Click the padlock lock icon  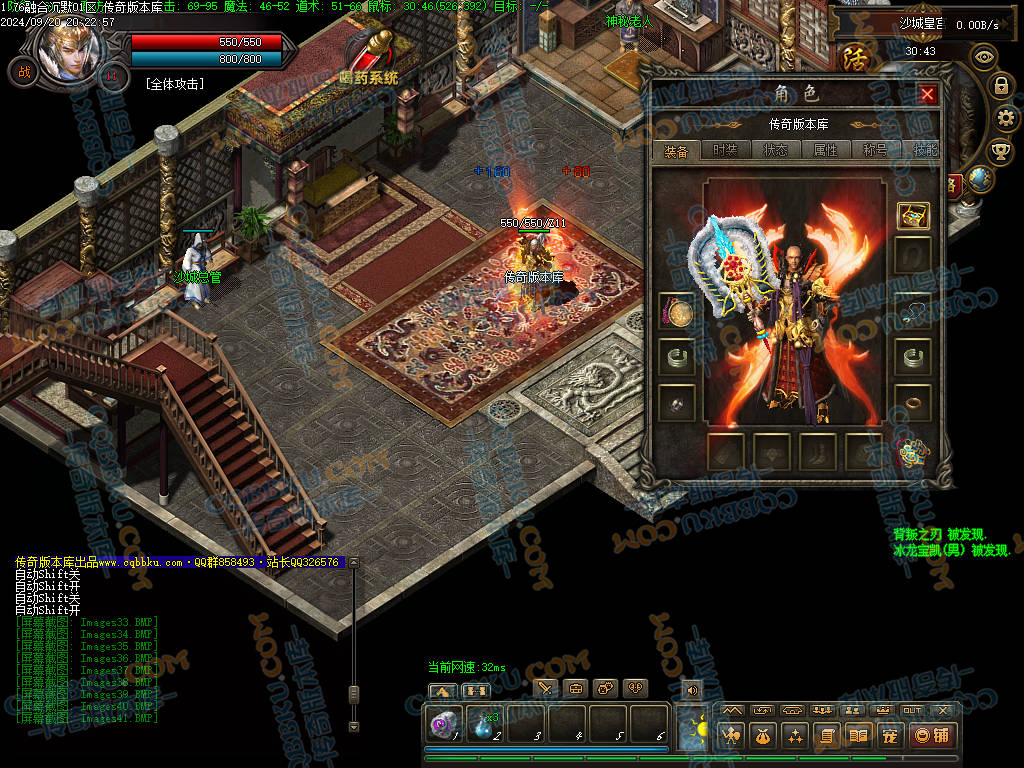[1001, 86]
